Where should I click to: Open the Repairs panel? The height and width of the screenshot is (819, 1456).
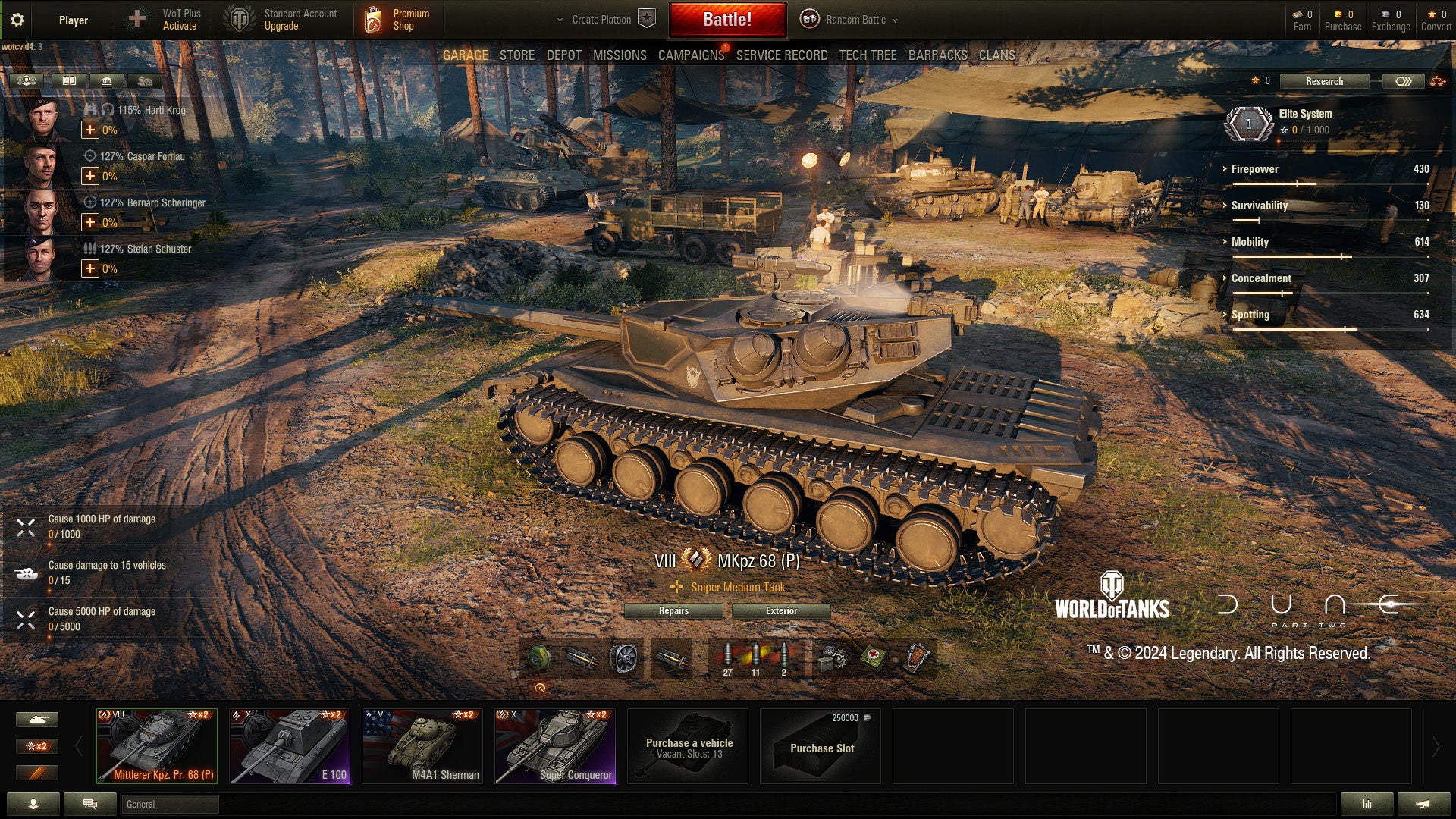(x=673, y=611)
